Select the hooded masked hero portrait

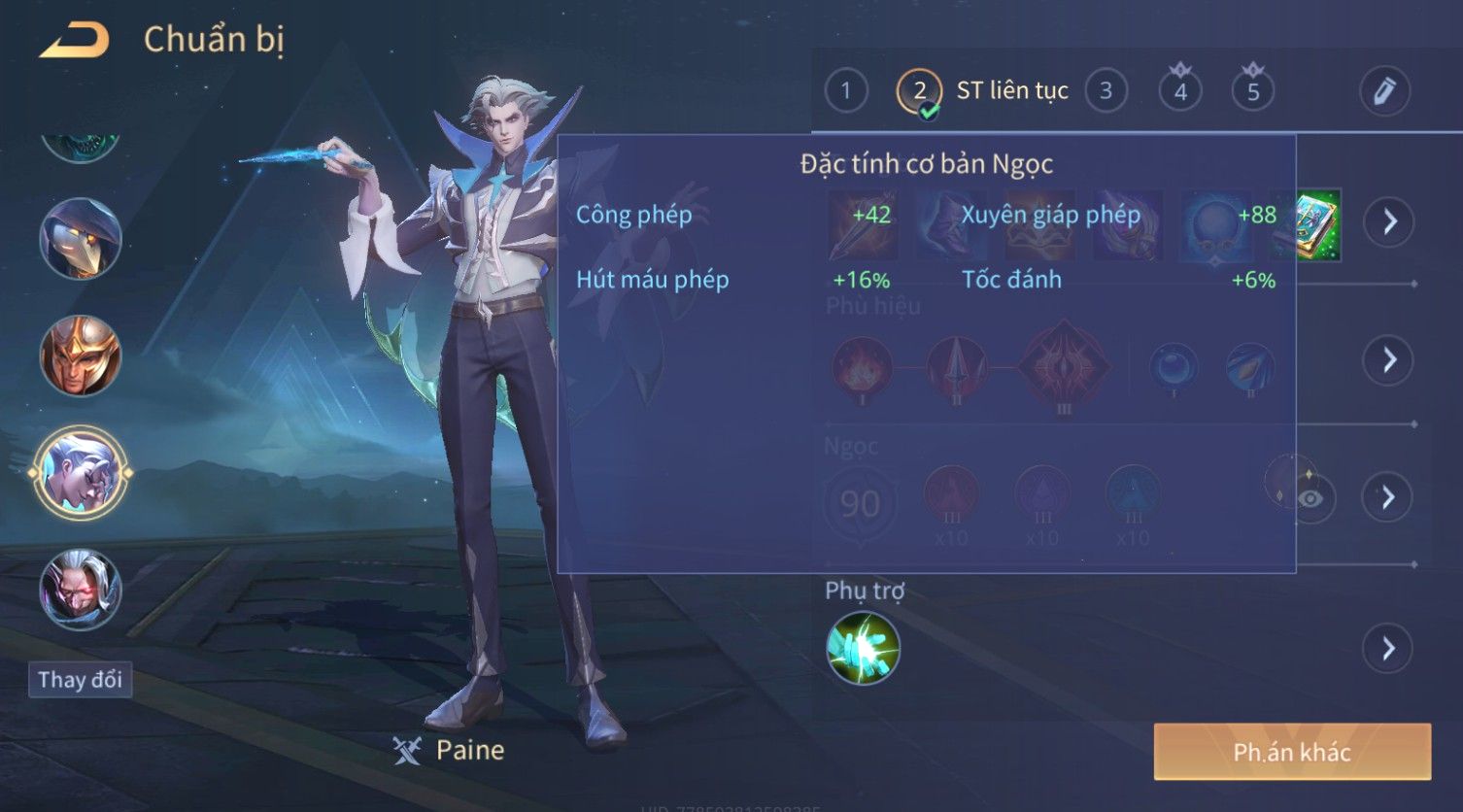[x=81, y=238]
